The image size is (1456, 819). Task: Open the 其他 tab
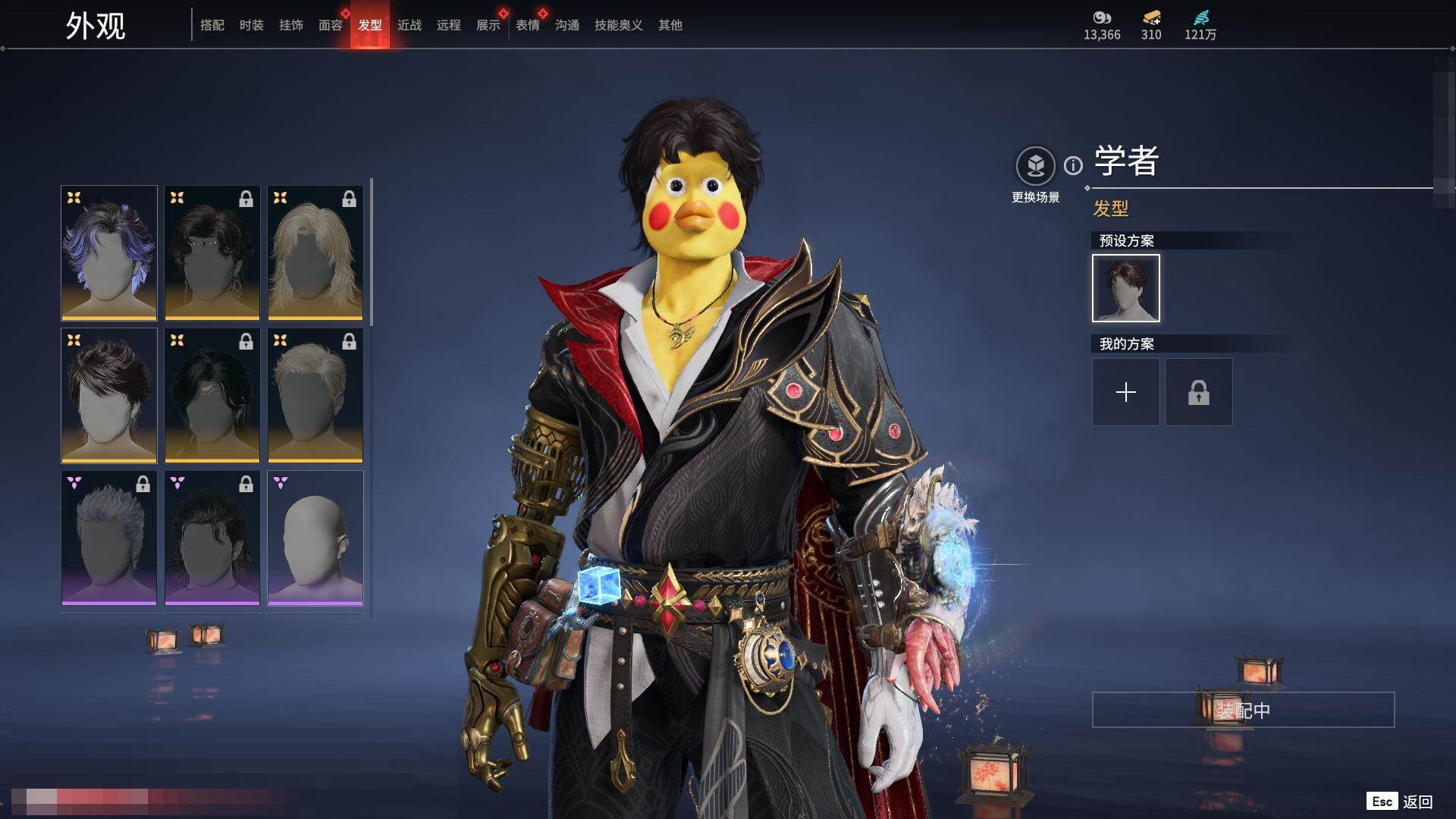tap(670, 25)
